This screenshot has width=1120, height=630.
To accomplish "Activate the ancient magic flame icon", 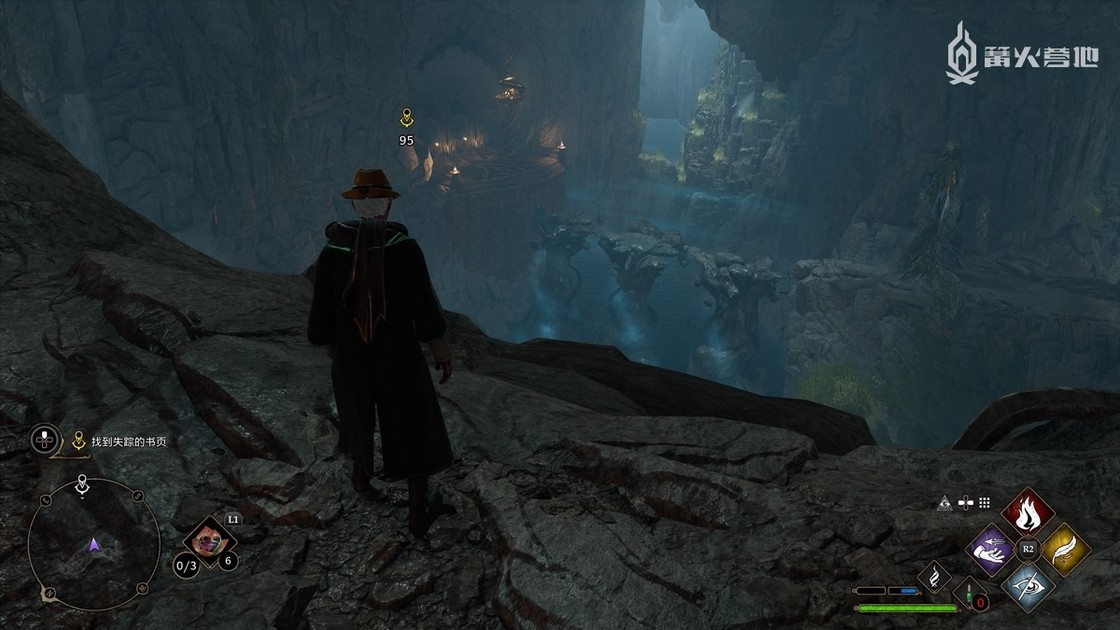I will point(936,576).
